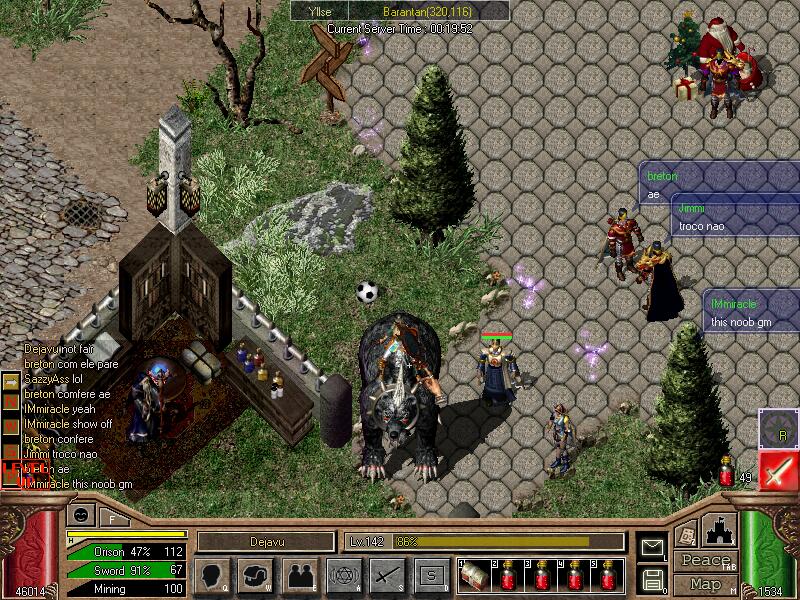Open the bag inventory button
The width and height of the screenshot is (800, 600).
(x=256, y=575)
